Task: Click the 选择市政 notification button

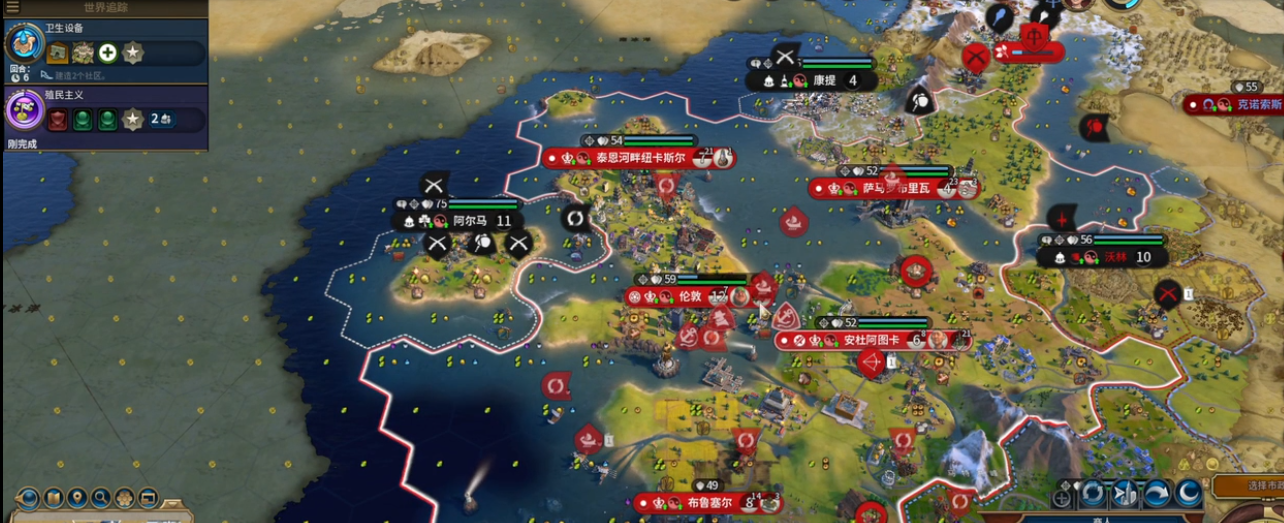Action: (x=1252, y=486)
